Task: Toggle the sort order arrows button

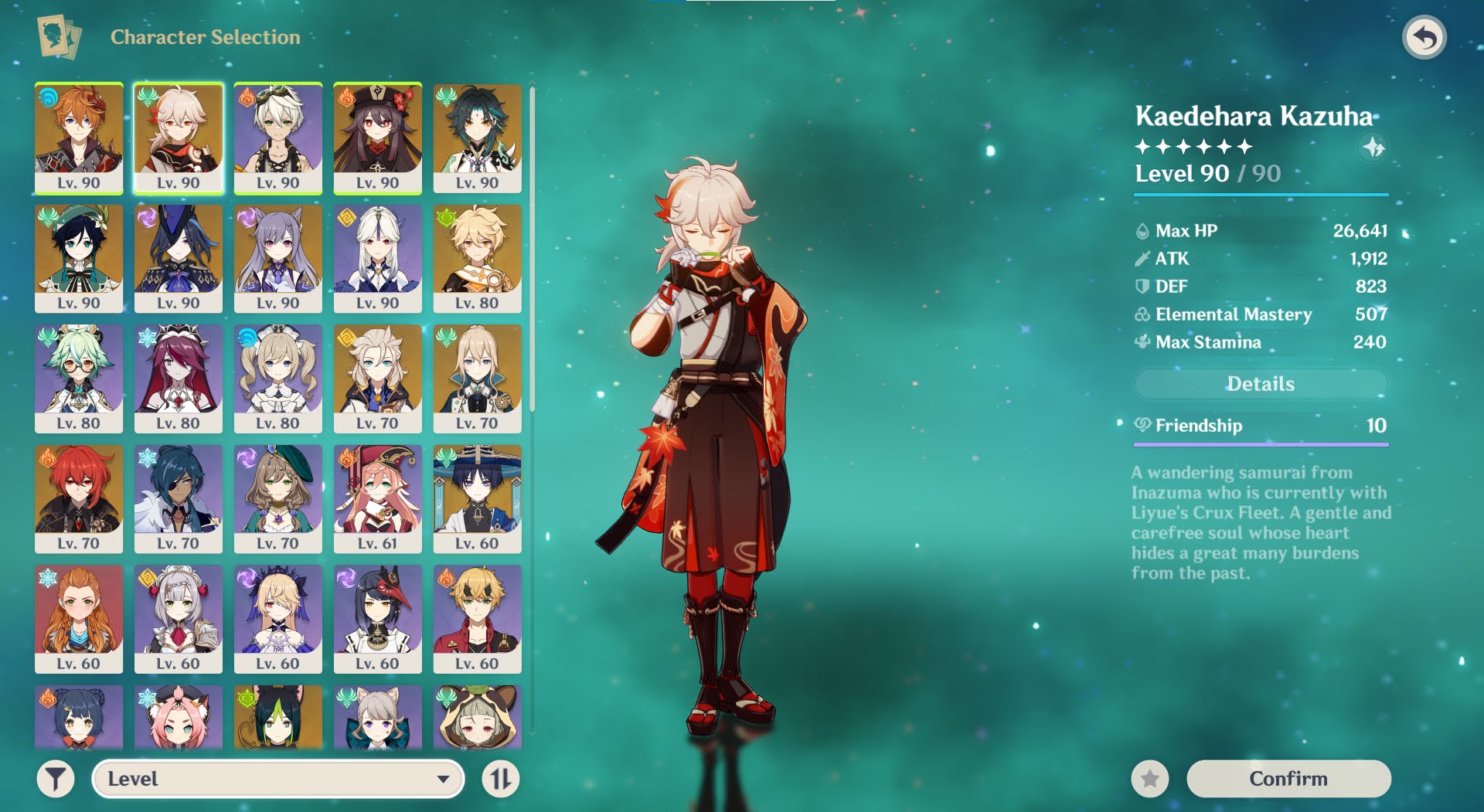Action: (x=500, y=778)
